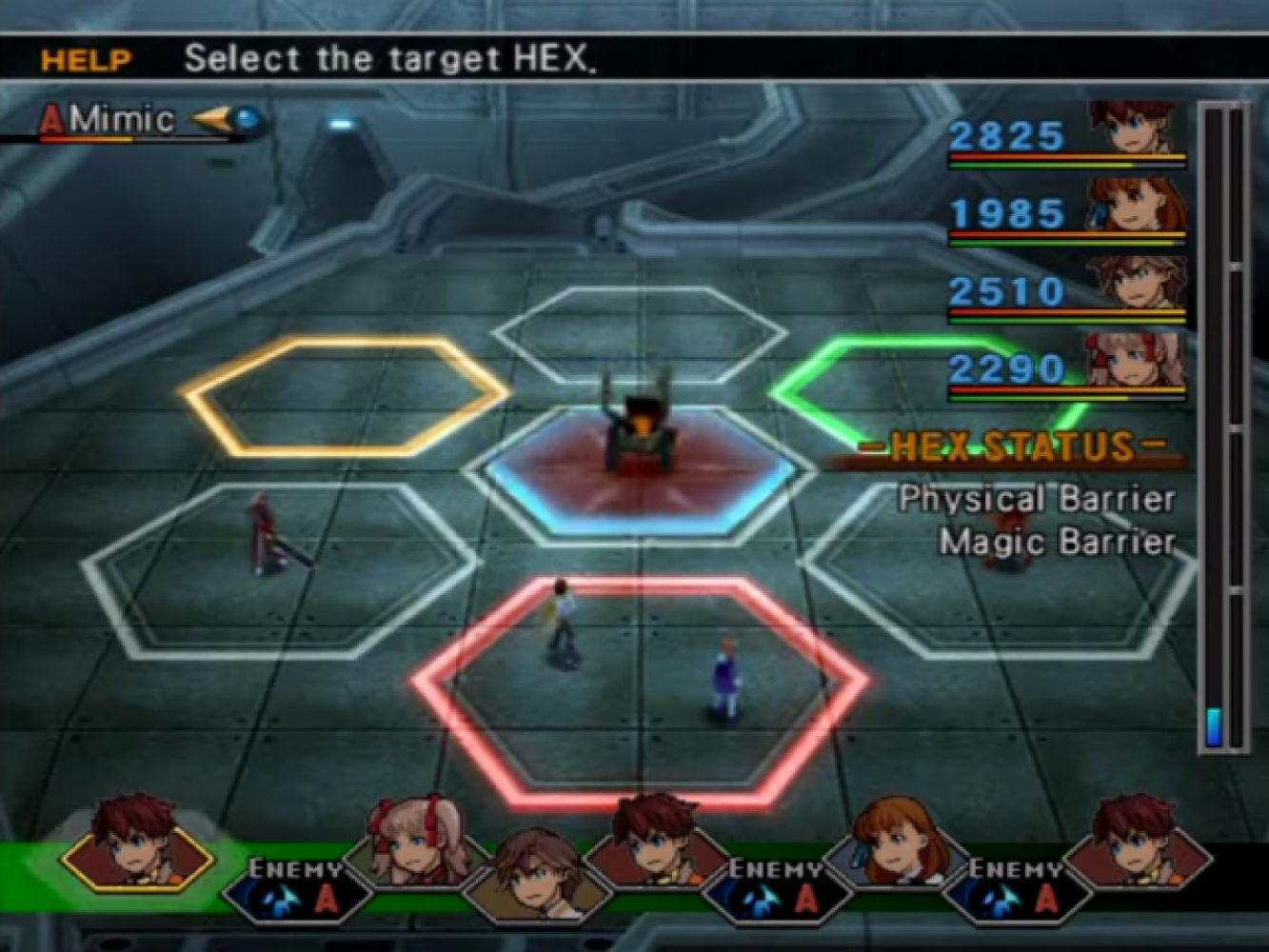Click the Mimic enemy name label
This screenshot has width=1269, height=952.
point(122,120)
